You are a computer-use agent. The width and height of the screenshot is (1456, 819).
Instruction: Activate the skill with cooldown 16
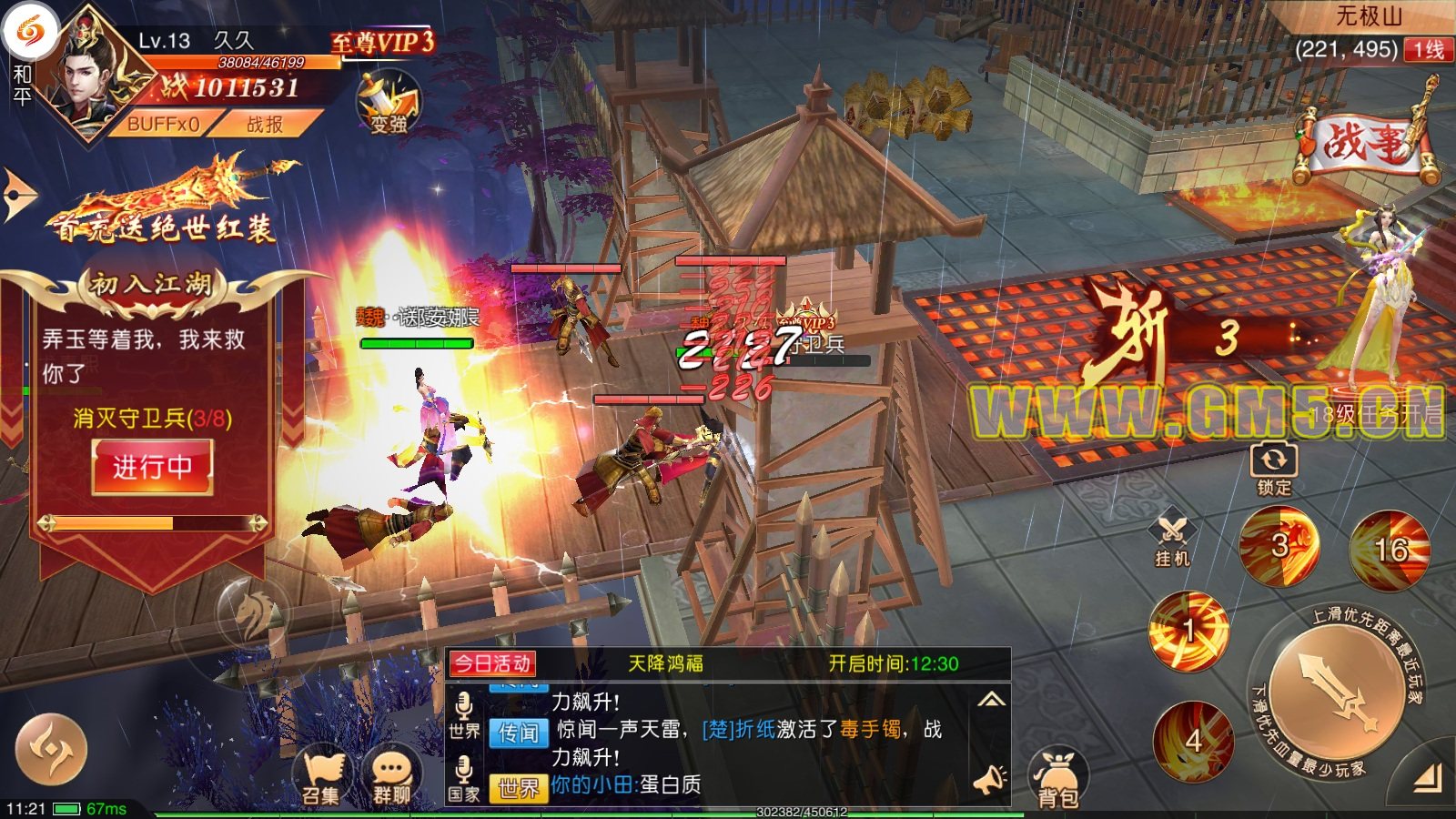click(1390, 549)
